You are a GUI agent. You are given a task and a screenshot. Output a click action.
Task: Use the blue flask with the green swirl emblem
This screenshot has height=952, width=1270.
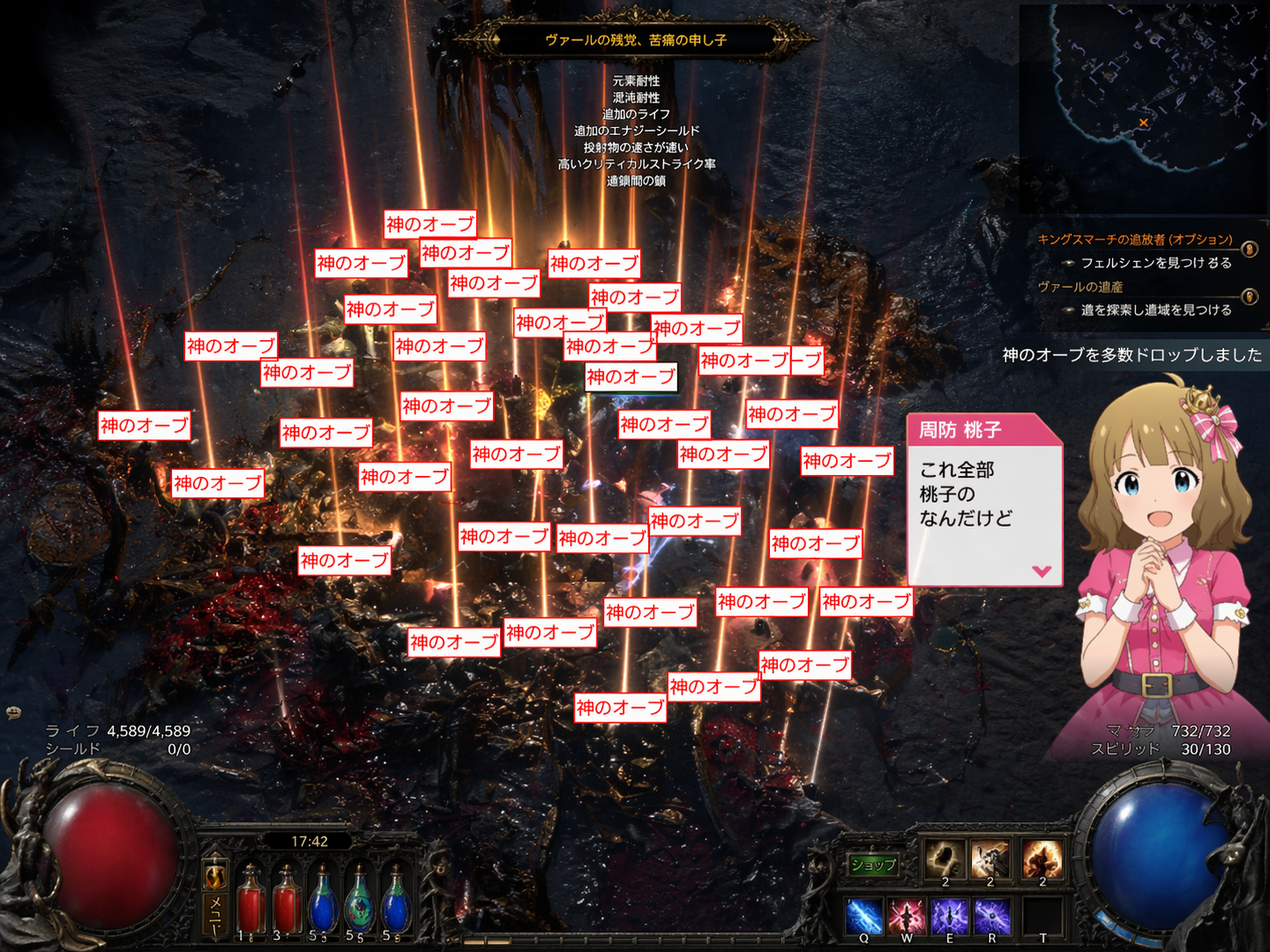click(x=359, y=900)
